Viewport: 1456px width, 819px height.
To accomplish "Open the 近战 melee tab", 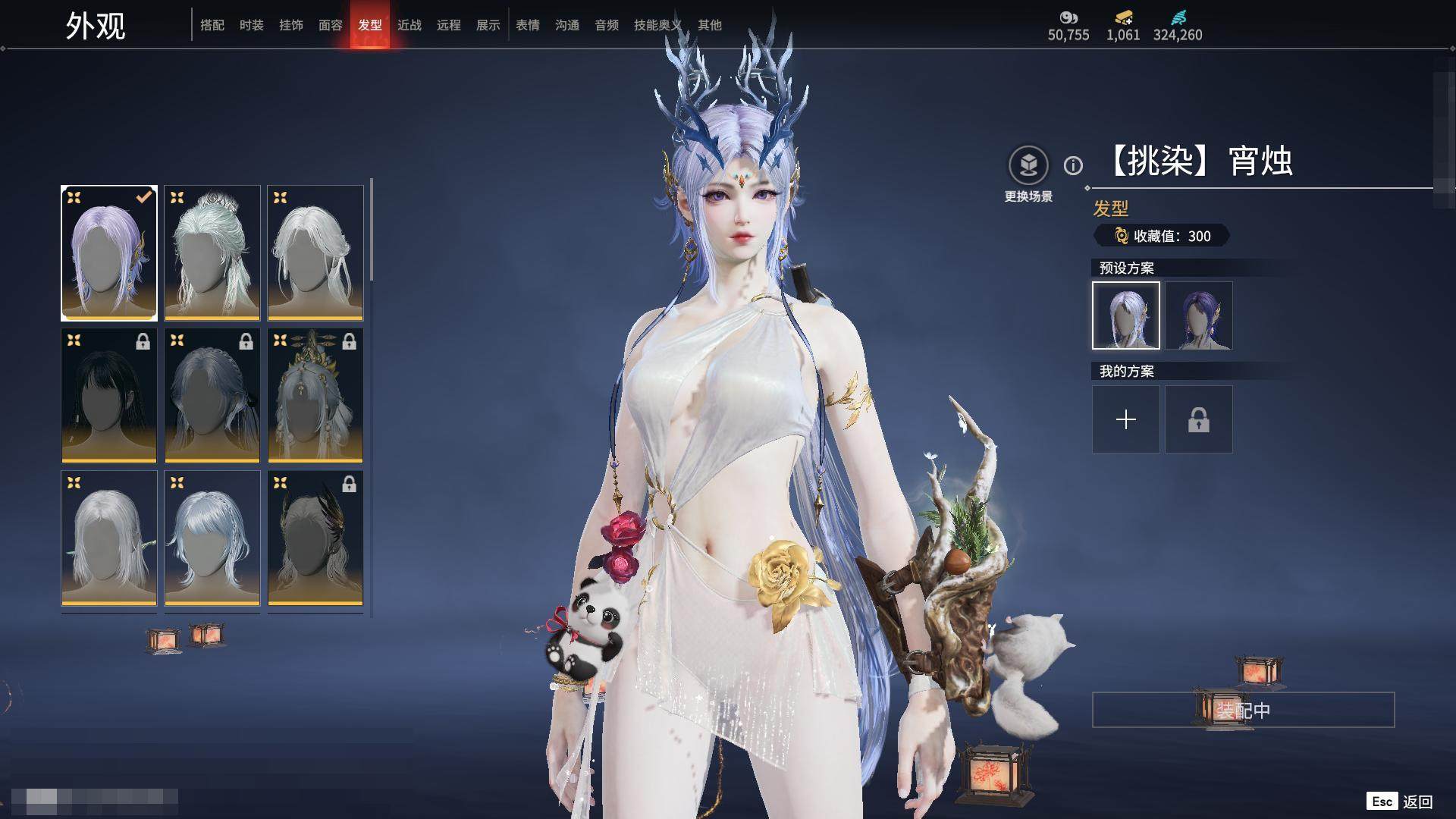I will (x=409, y=25).
